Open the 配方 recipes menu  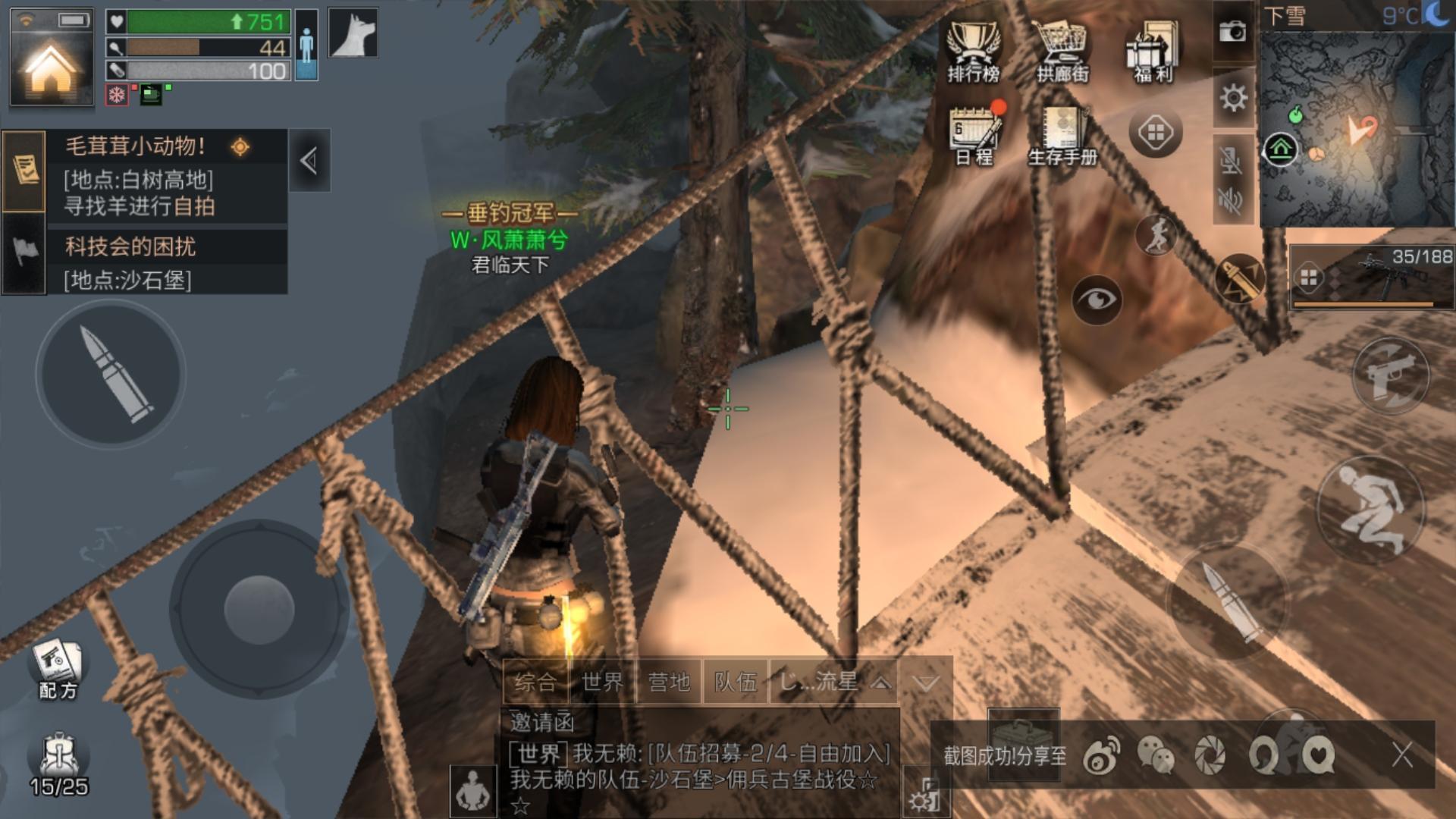point(58,669)
